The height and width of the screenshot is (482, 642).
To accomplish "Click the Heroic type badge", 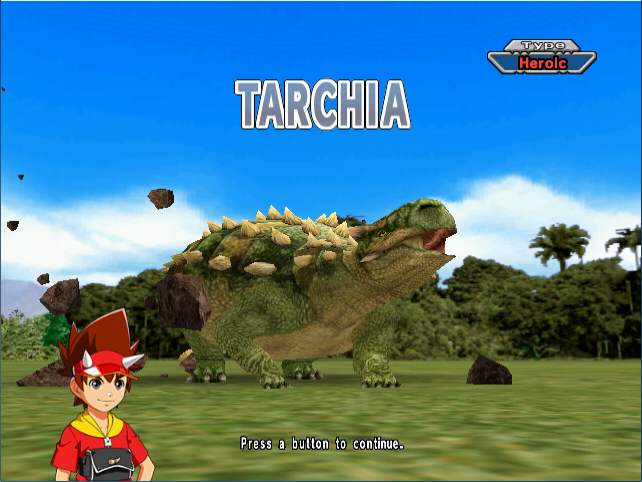I will pyautogui.click(x=541, y=61).
